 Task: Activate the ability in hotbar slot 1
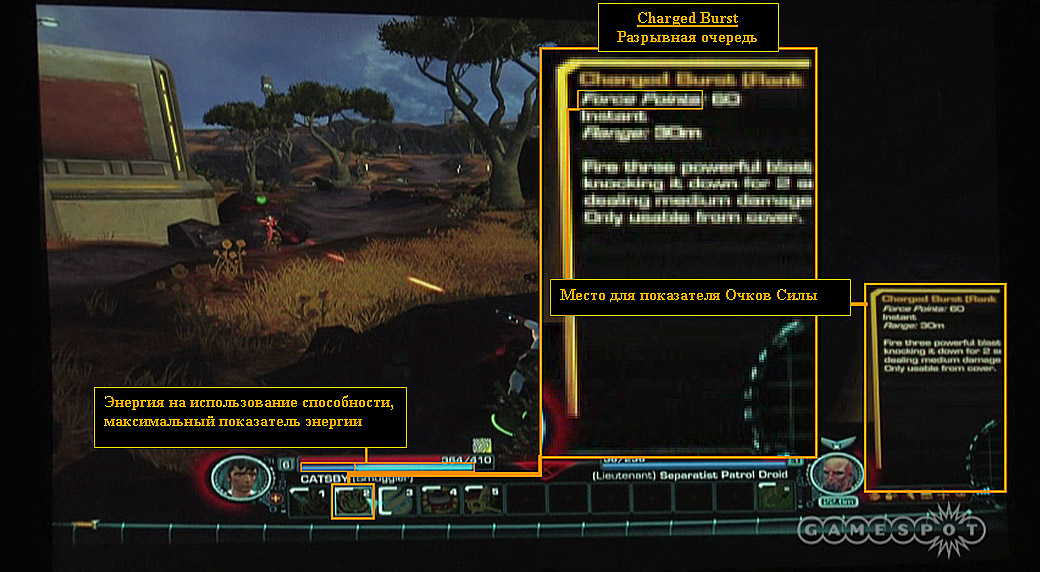coord(307,498)
